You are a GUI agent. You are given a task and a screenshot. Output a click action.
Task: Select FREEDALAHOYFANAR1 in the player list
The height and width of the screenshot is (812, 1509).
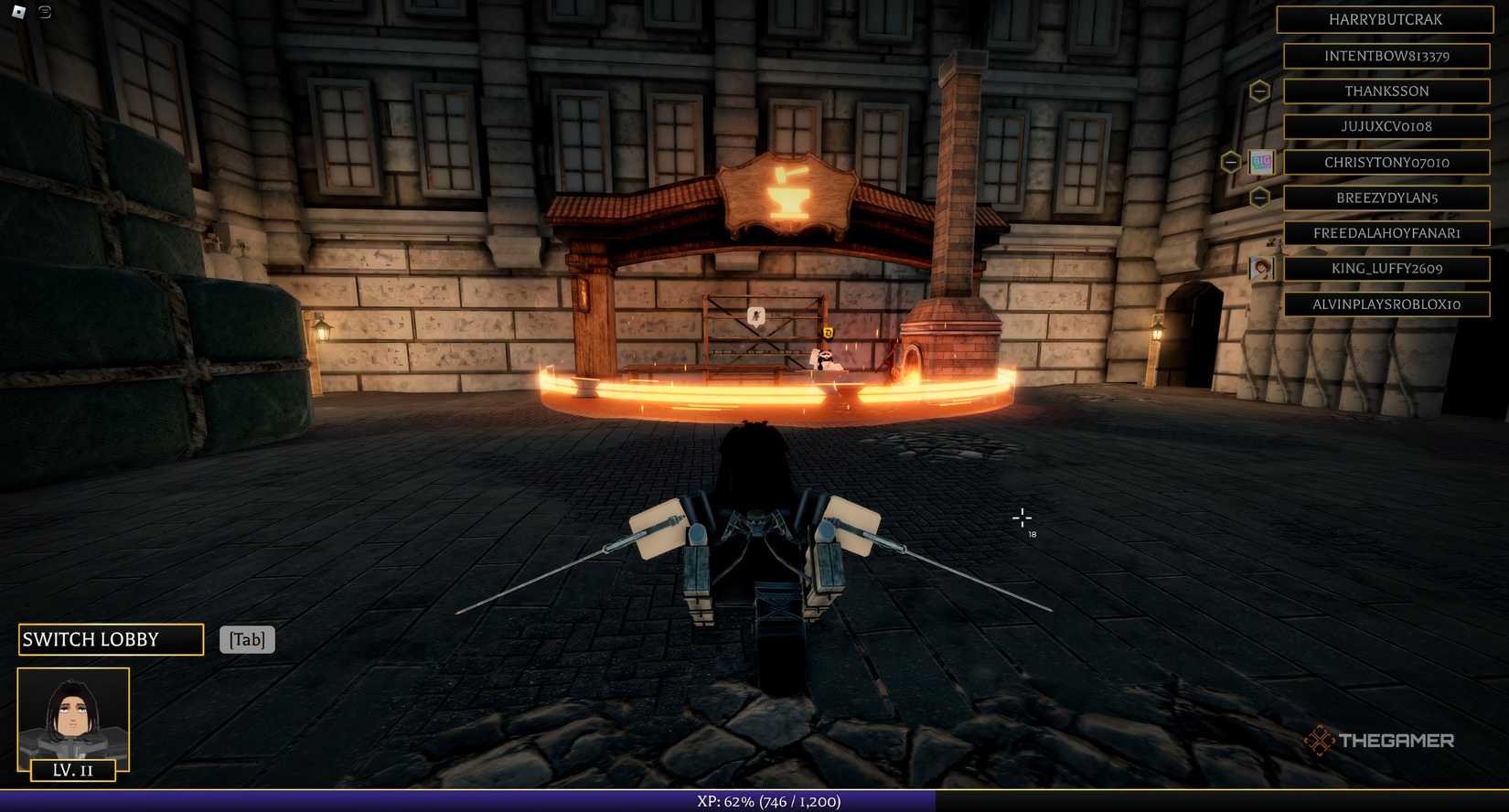[1386, 232]
